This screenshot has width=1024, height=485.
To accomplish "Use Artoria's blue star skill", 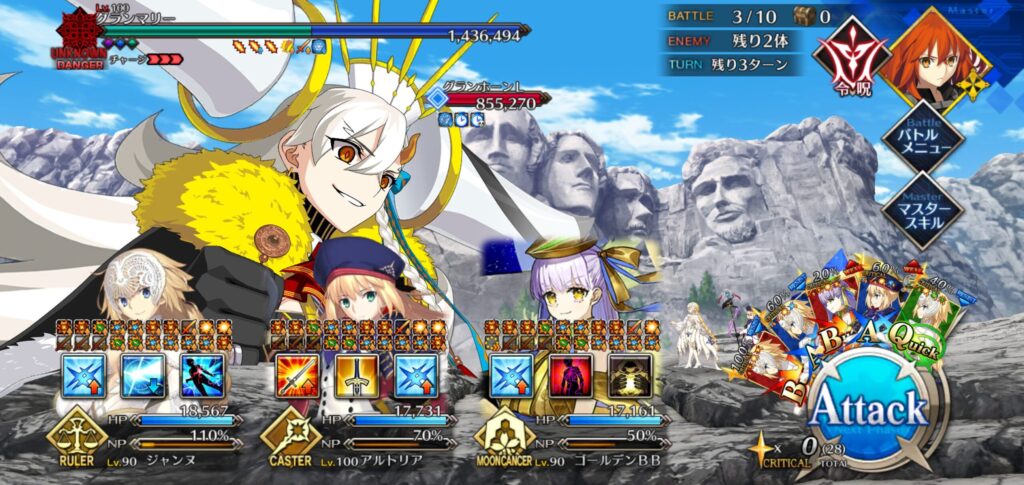I will click(414, 375).
